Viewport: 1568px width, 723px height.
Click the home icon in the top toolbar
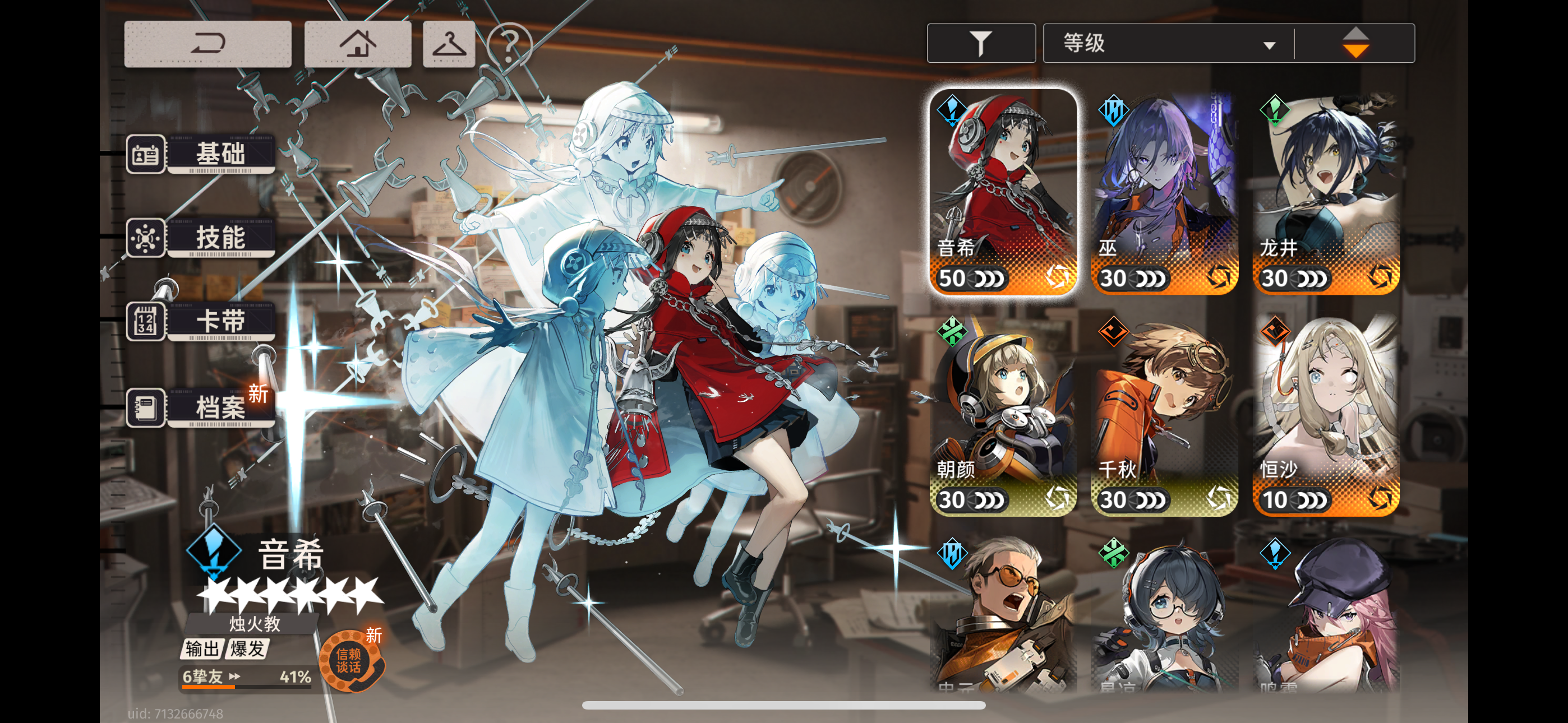coord(357,43)
